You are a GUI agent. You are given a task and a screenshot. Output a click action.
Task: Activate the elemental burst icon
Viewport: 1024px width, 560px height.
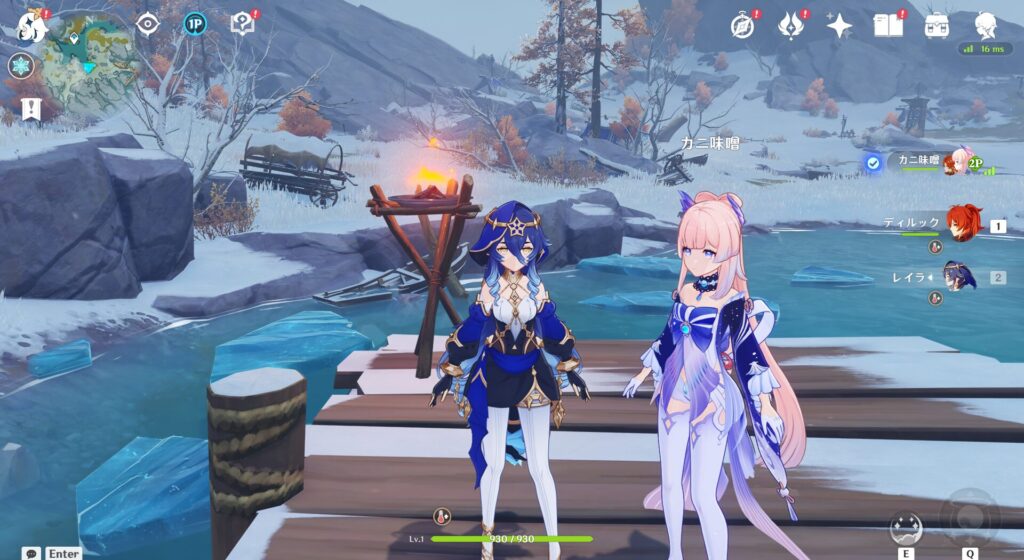969,515
